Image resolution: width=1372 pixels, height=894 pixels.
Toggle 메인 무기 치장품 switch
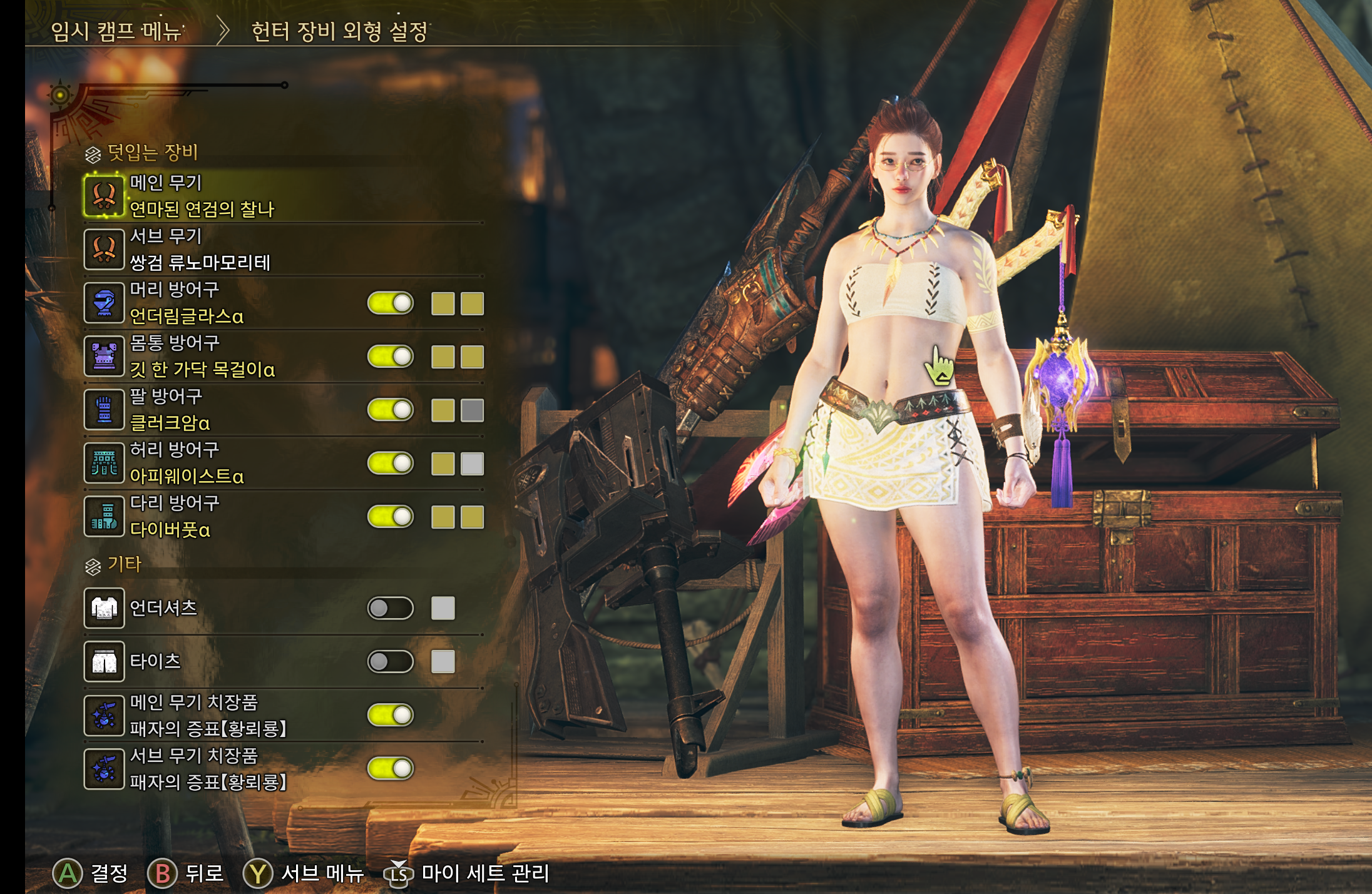391,714
